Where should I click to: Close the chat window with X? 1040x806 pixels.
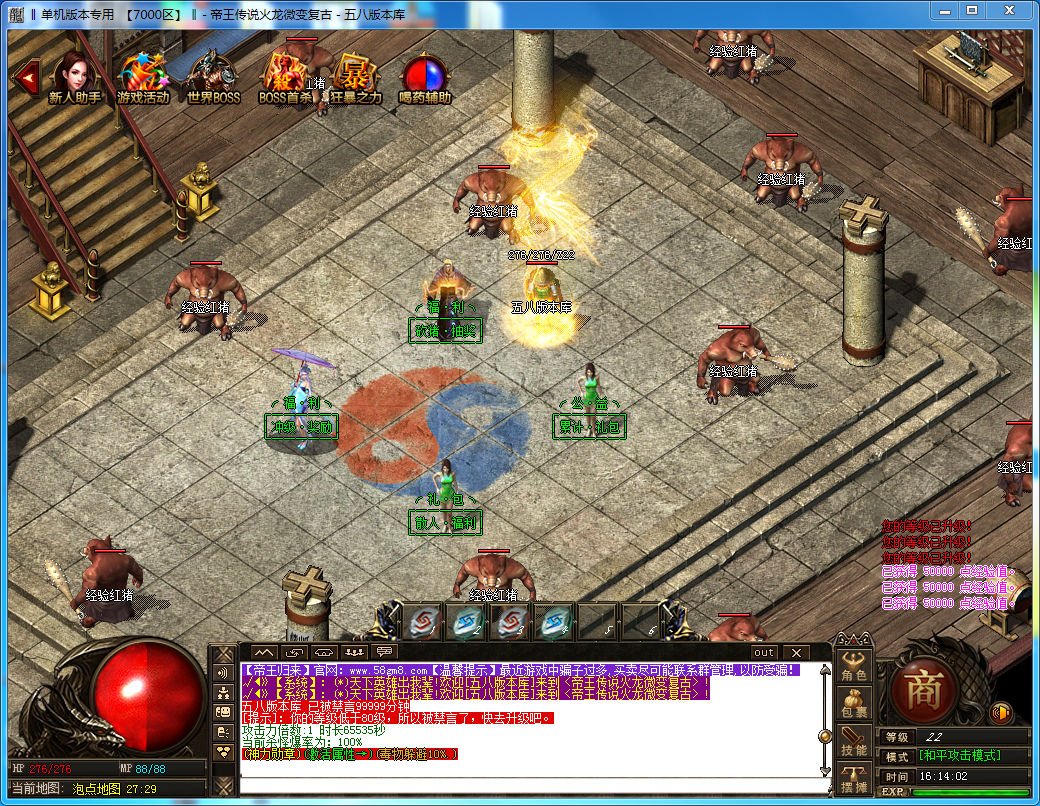point(795,652)
